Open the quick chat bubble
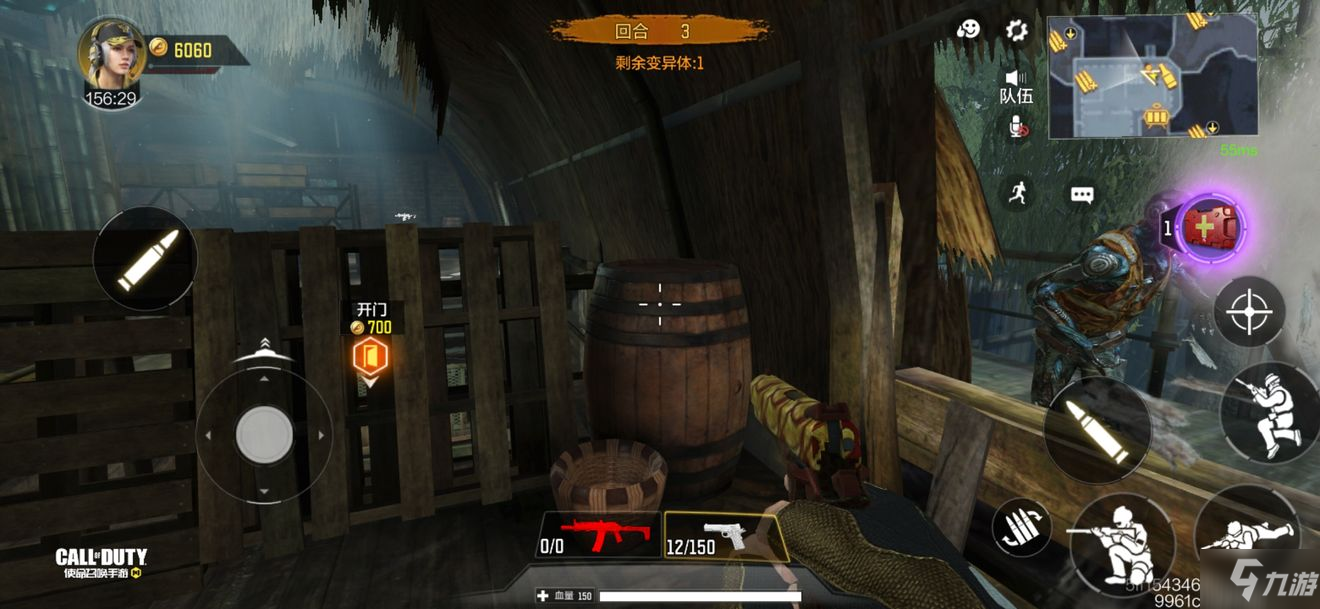Image resolution: width=1320 pixels, height=609 pixels. (x=1082, y=195)
